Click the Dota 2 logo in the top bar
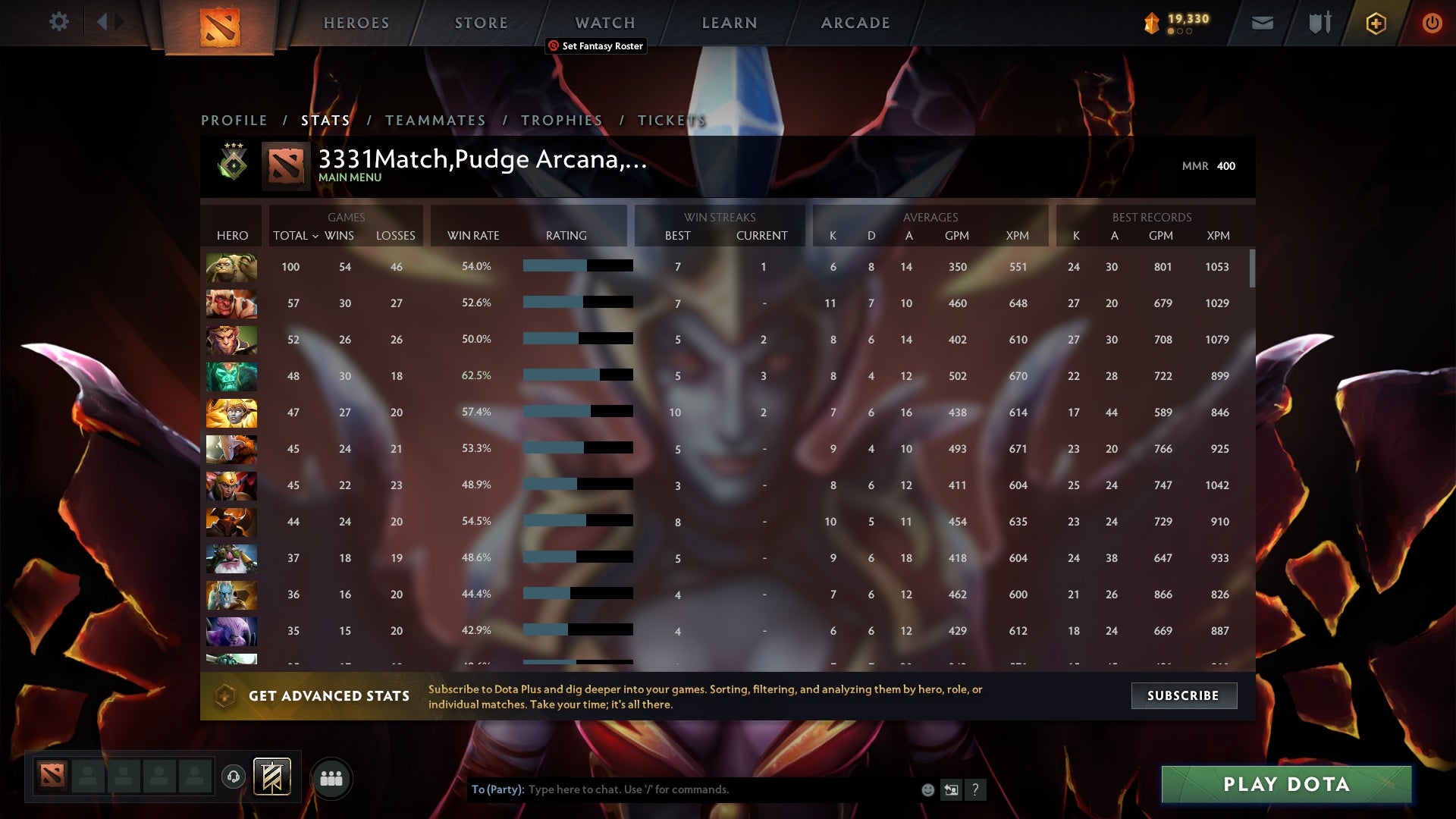The image size is (1456, 819). (218, 27)
